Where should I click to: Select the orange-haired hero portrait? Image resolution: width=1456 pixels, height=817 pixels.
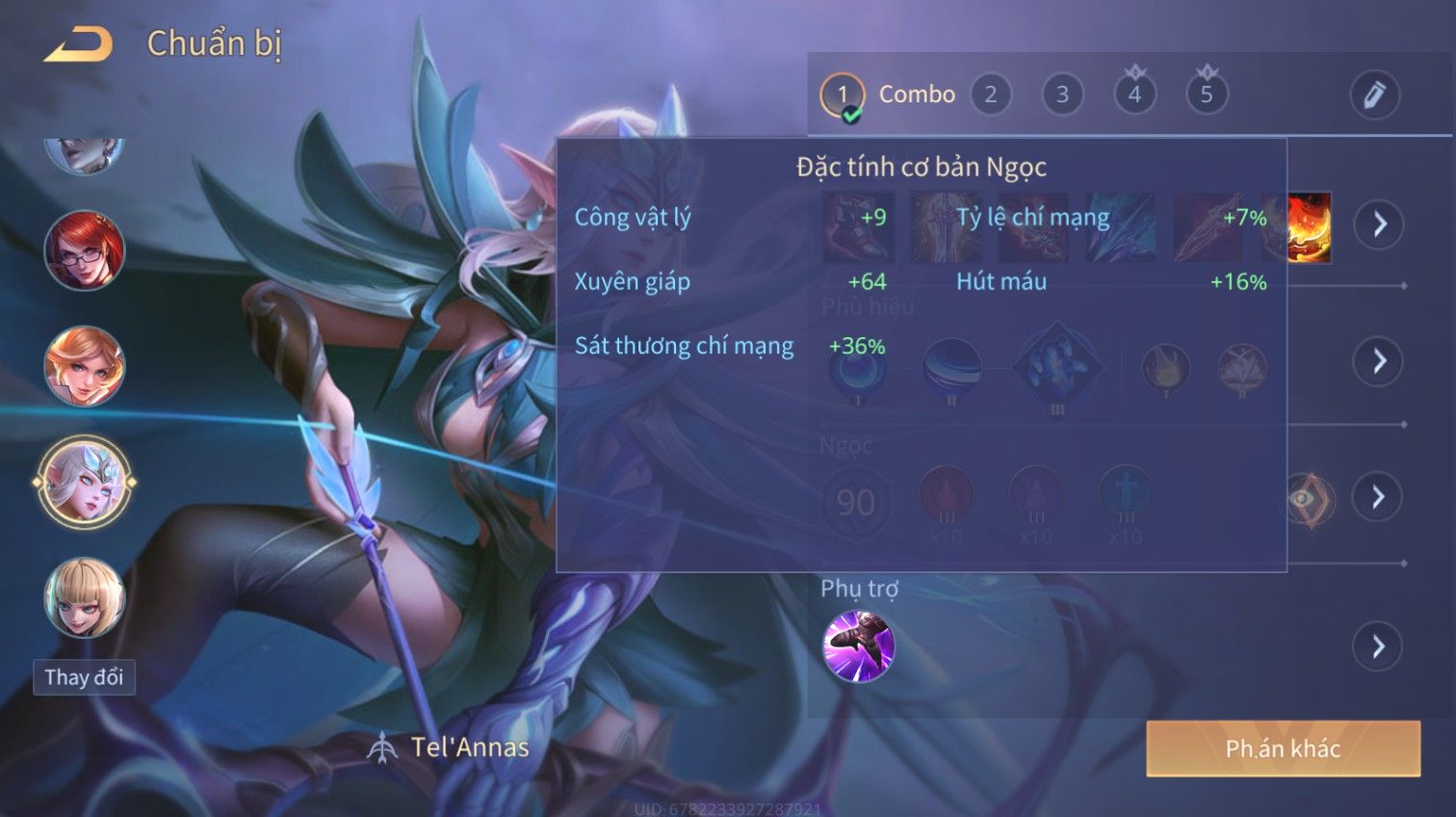(x=85, y=366)
